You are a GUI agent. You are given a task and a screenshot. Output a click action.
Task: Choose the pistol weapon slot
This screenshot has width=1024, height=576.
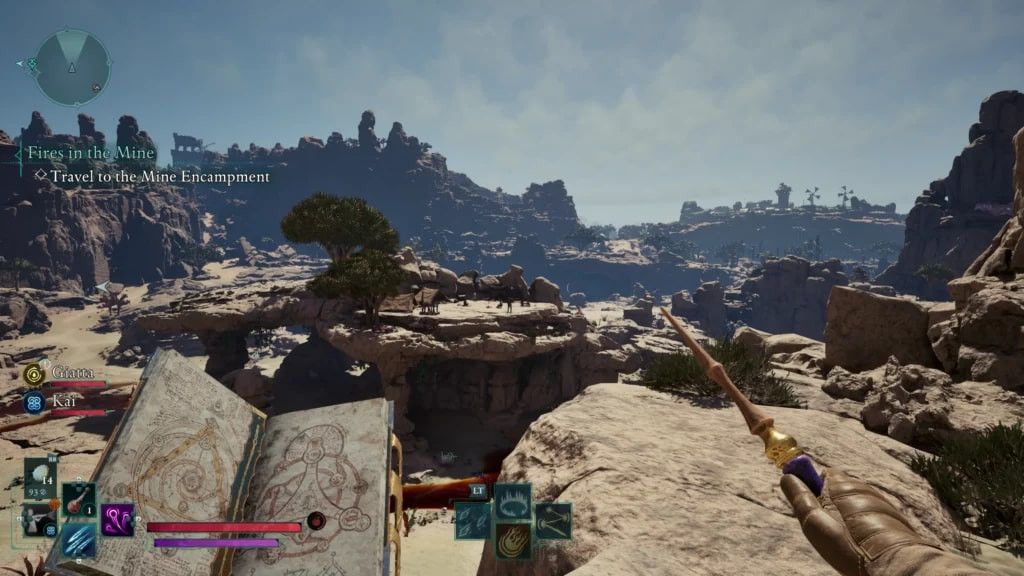pyautogui.click(x=40, y=519)
